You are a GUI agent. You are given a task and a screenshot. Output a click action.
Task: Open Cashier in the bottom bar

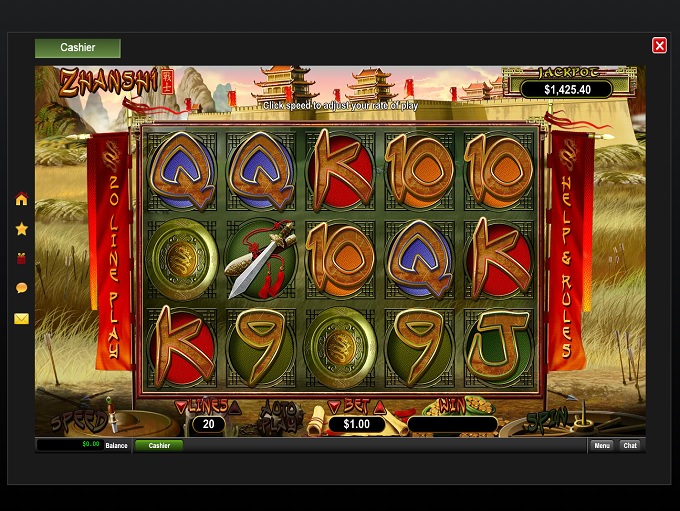(159, 445)
